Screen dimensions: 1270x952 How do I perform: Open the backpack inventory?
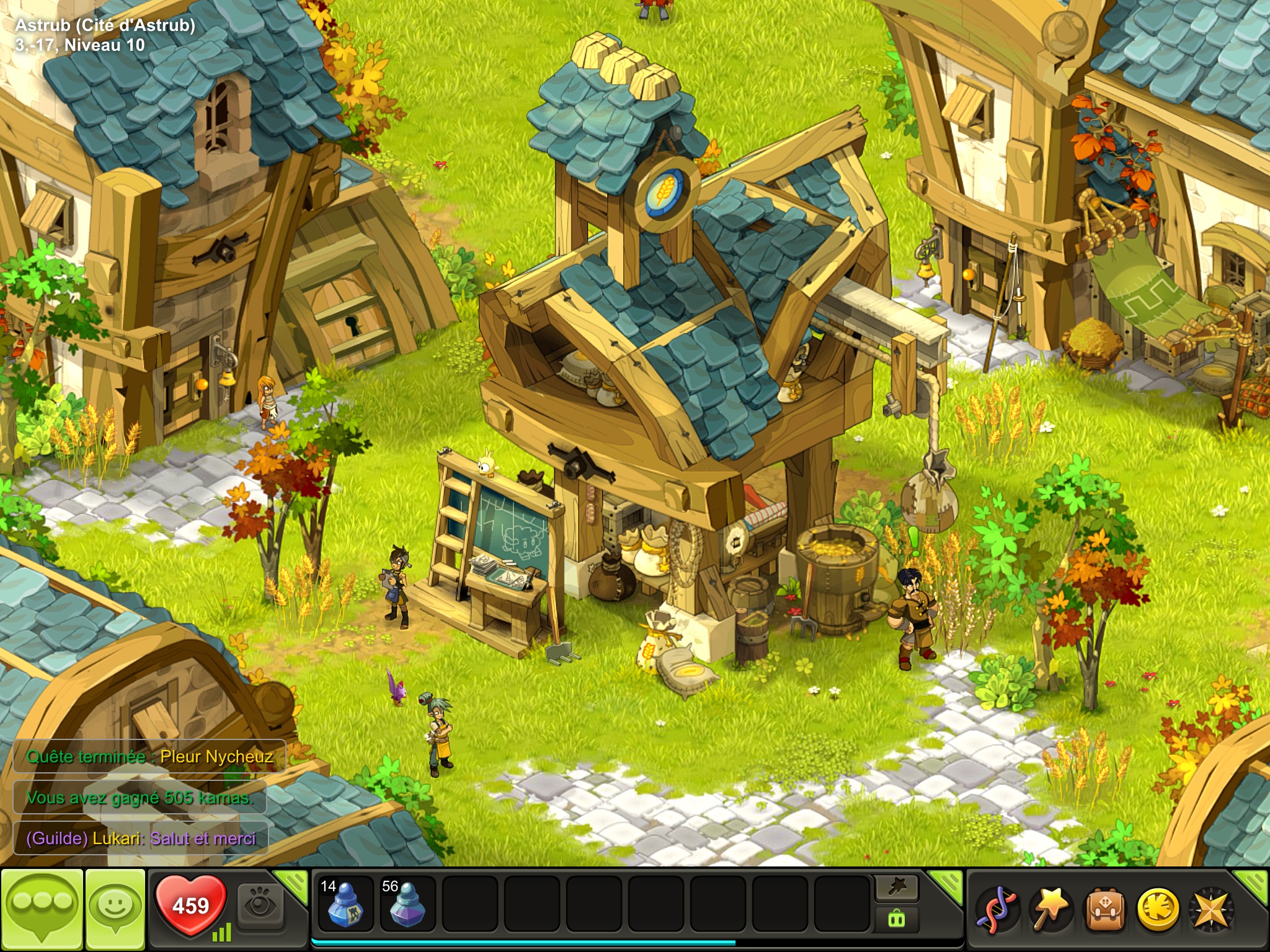coord(1103,910)
